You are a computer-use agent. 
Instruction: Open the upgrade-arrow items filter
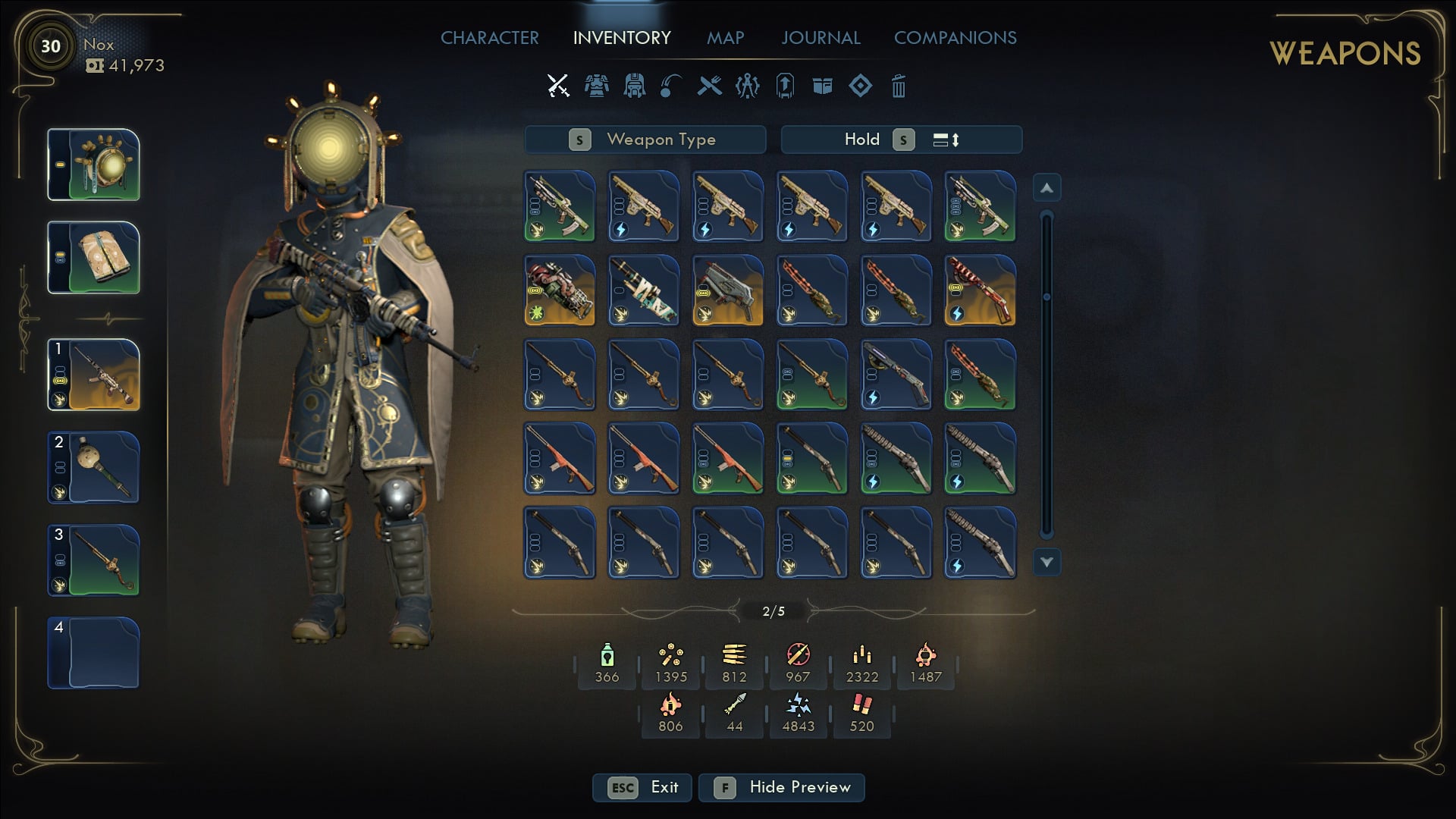tap(784, 86)
